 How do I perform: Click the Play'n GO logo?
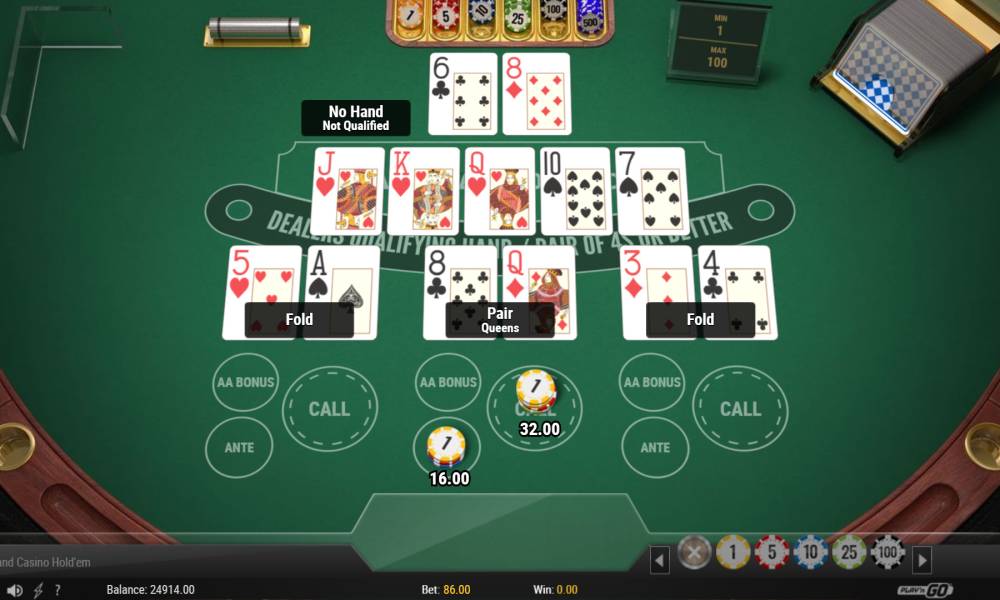pos(925,589)
